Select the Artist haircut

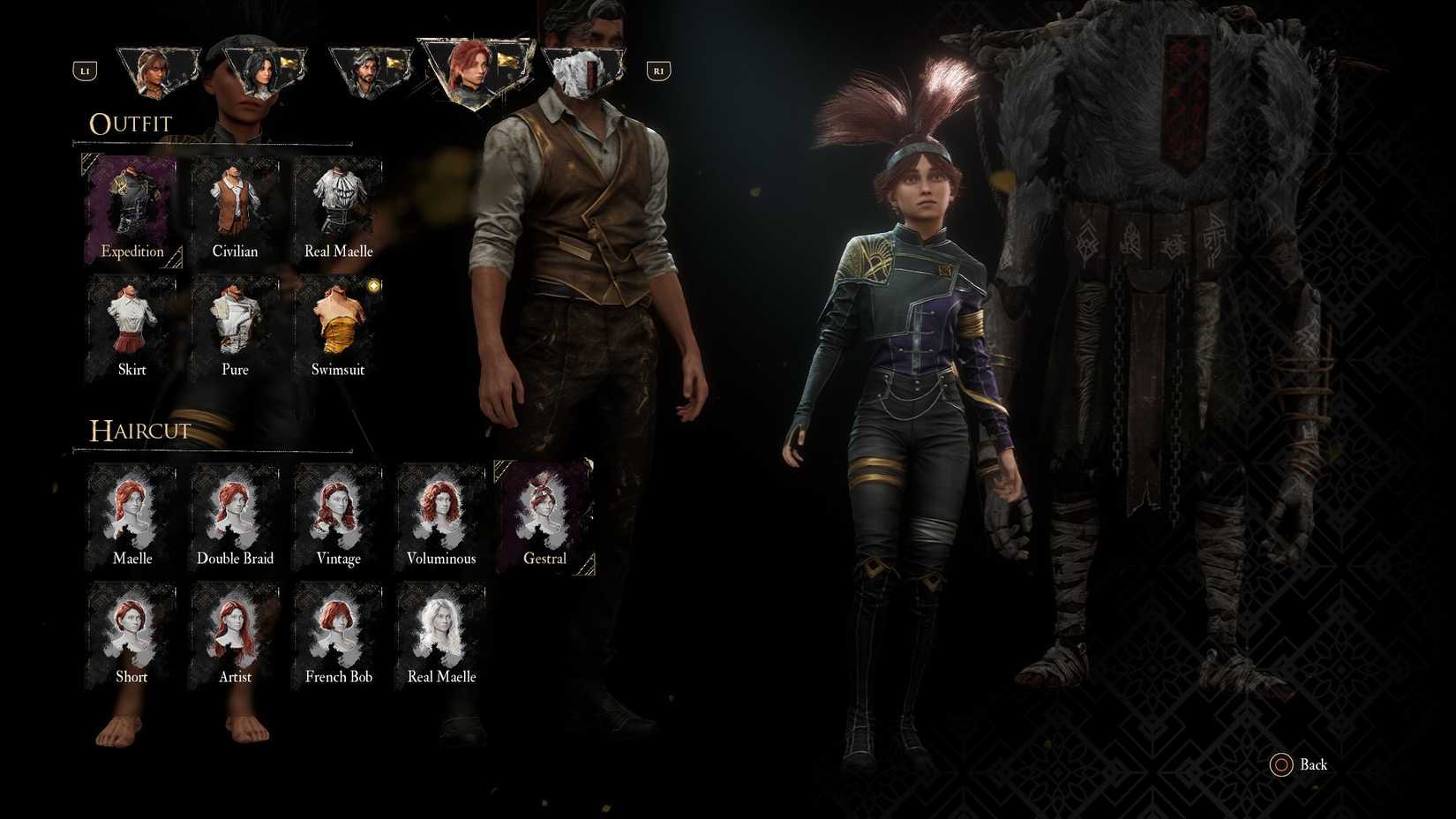pyautogui.click(x=235, y=630)
